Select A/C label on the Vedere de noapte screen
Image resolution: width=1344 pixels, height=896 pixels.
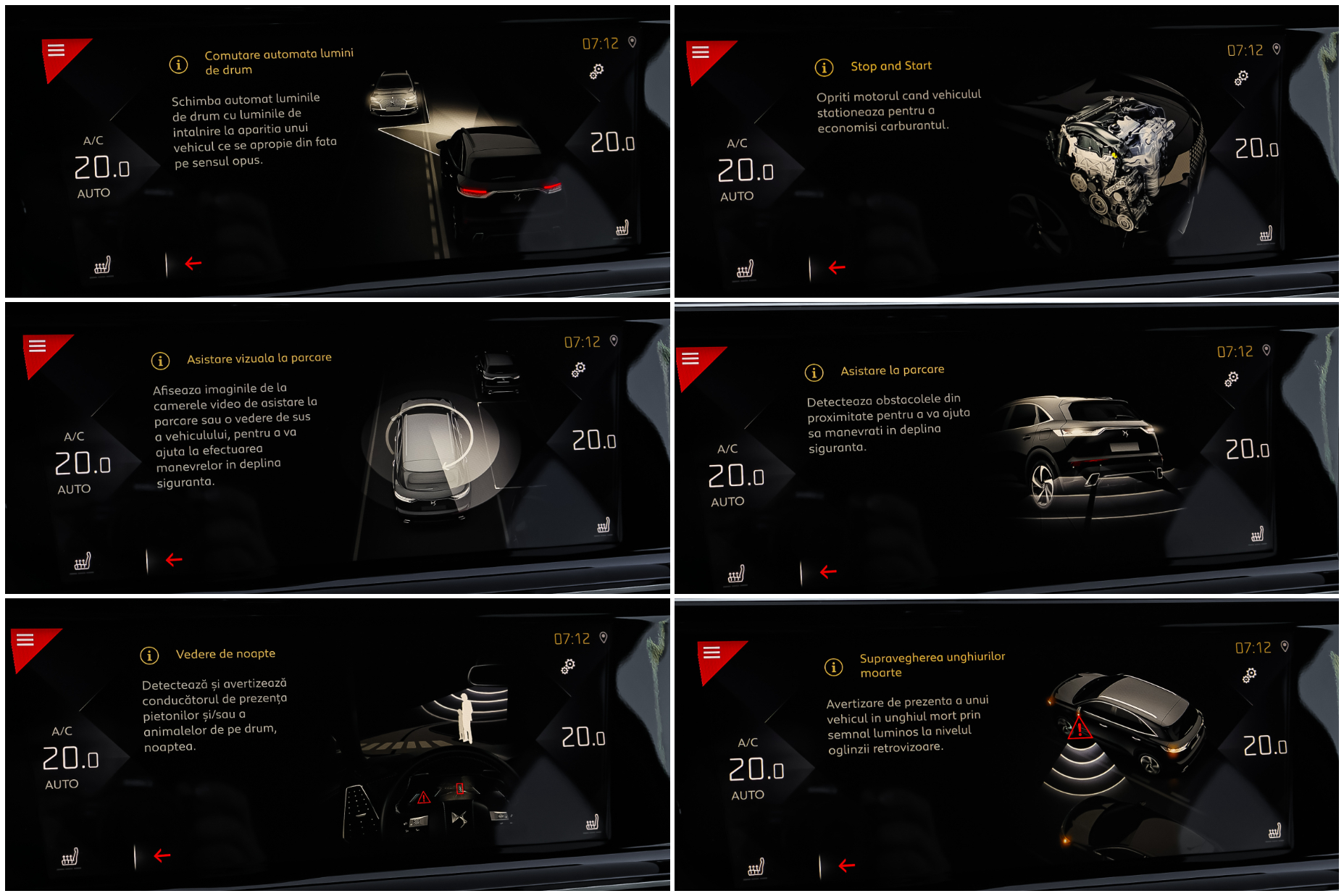(62, 732)
